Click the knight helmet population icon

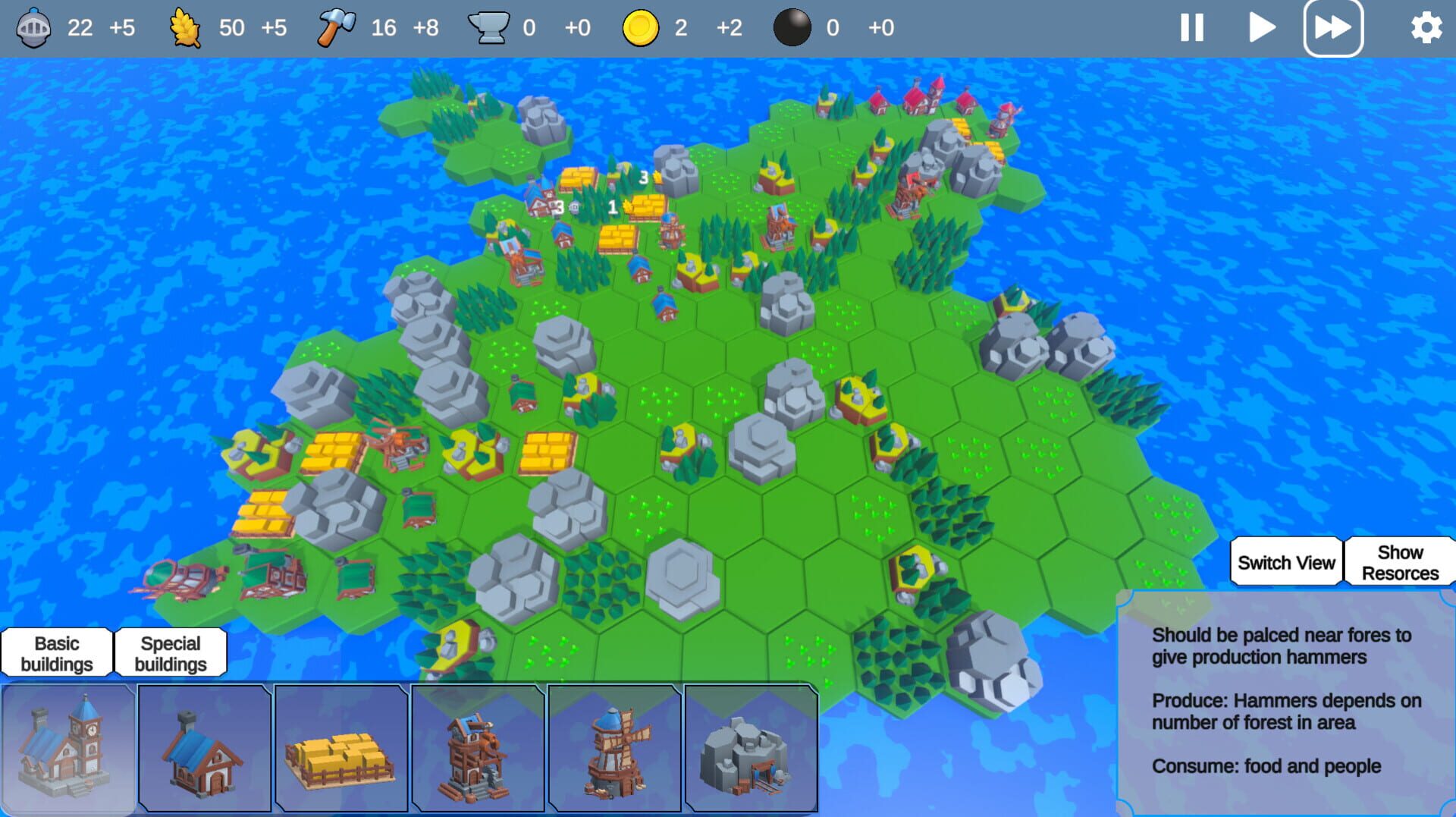point(30,28)
